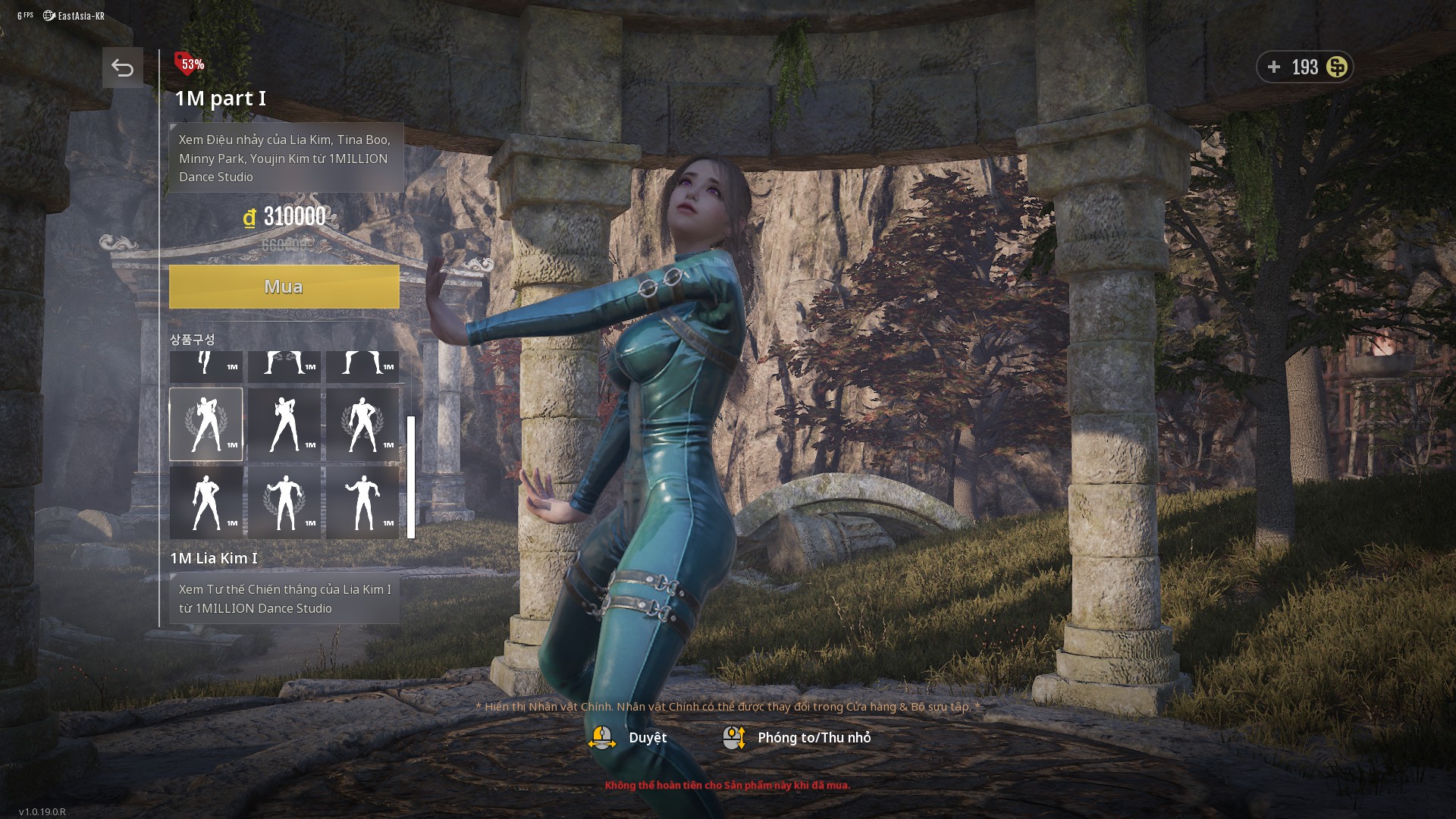Click the item list's white scrollbar
The width and height of the screenshot is (1456, 819).
[411, 477]
